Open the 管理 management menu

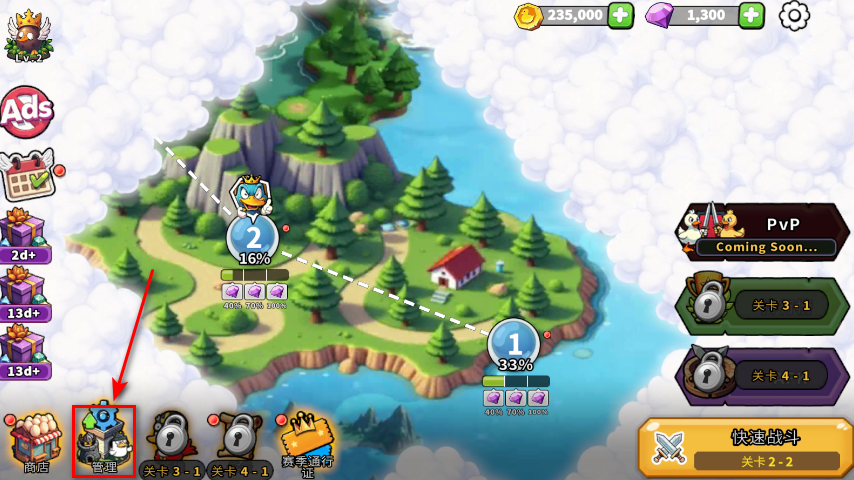tap(103, 440)
